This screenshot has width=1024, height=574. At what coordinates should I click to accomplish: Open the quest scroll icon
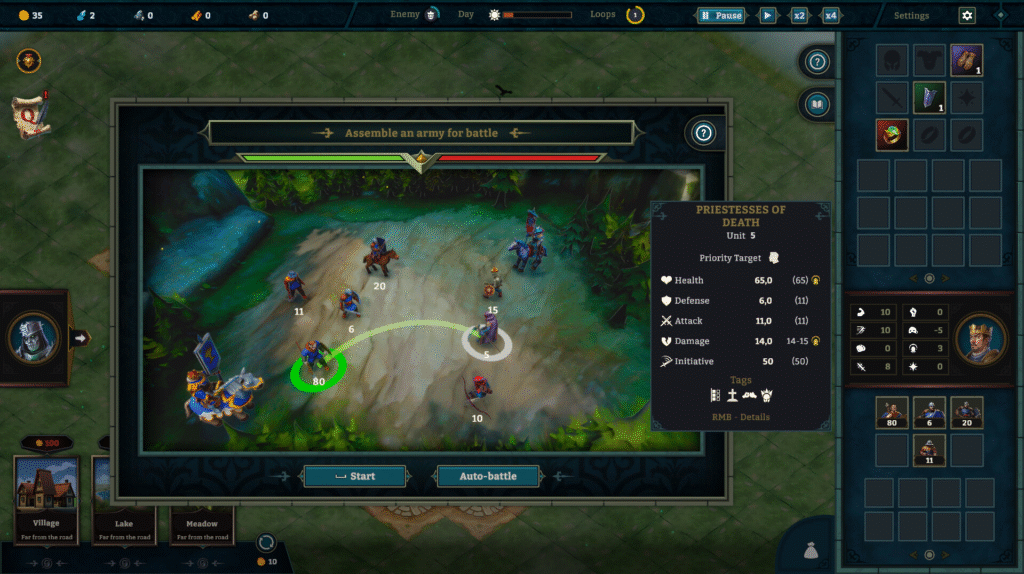point(29,114)
